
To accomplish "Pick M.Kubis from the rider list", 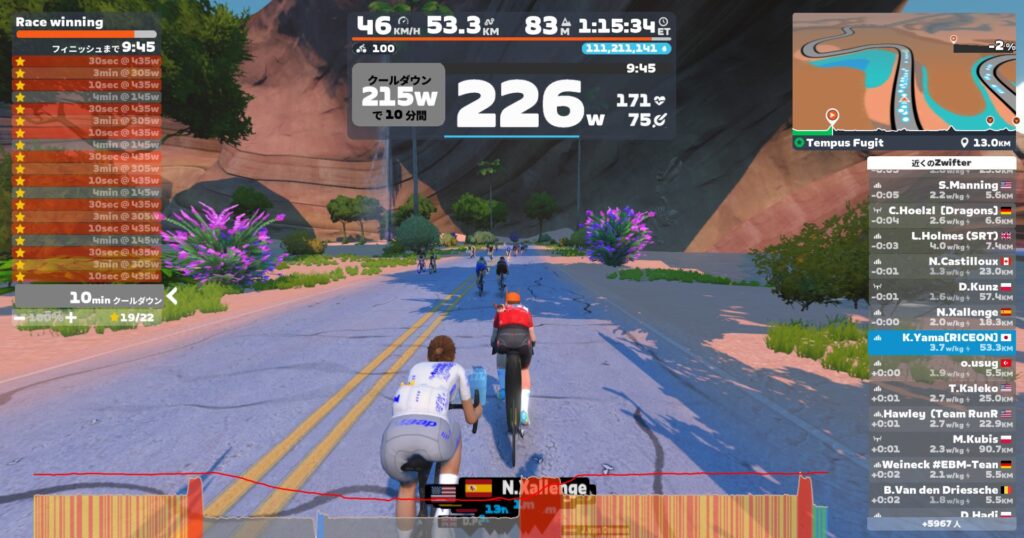I will point(941,443).
